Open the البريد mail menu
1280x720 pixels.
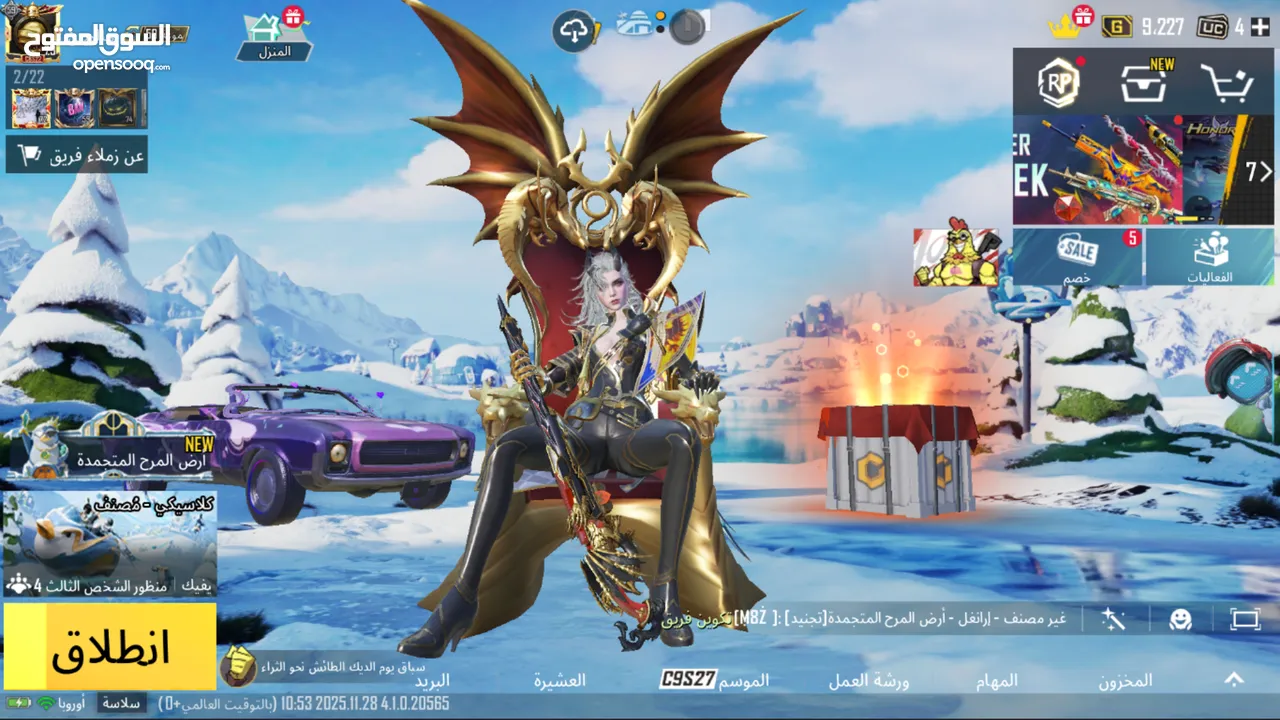coord(432,680)
